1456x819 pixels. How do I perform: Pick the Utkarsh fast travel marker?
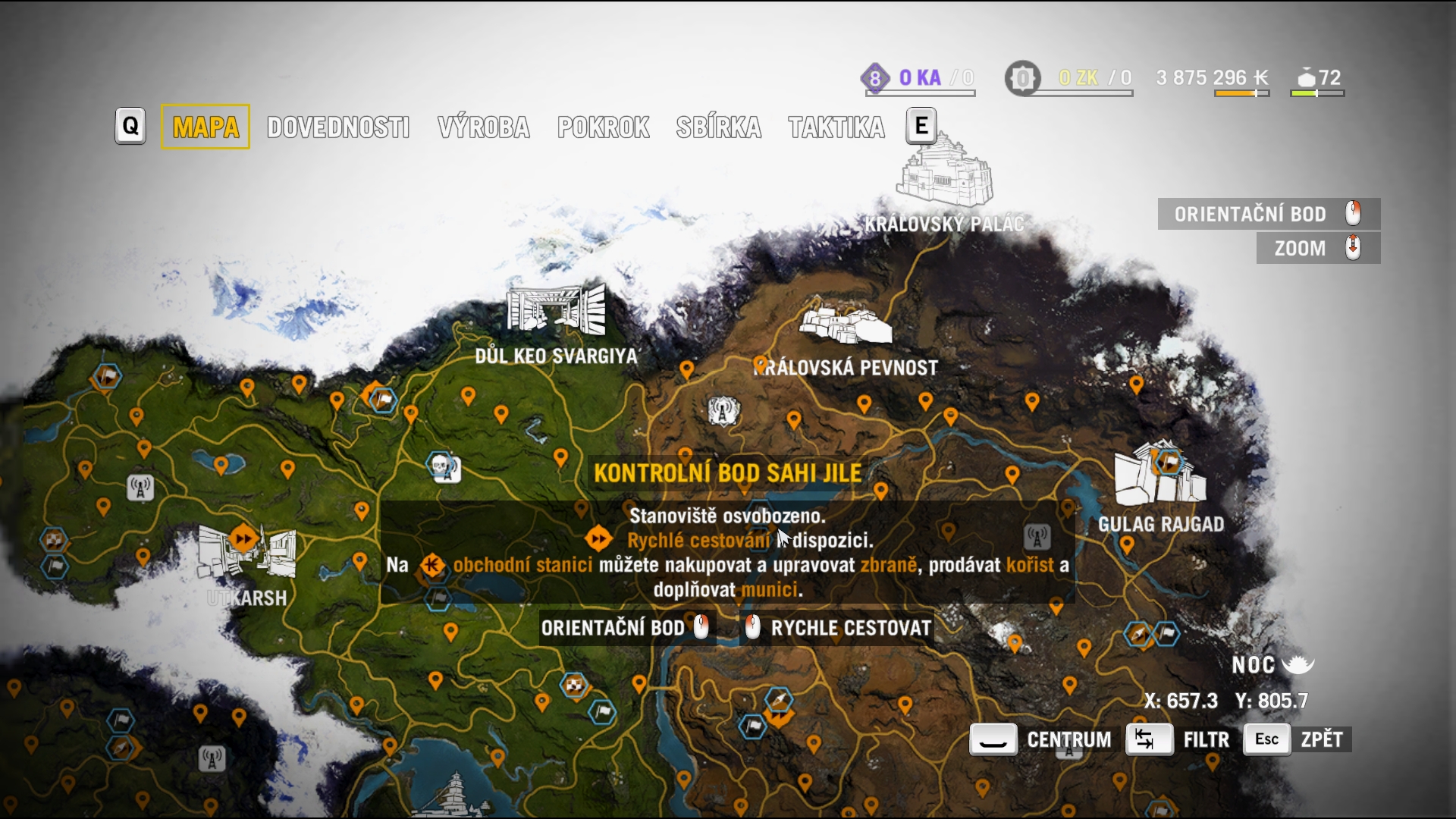coord(244,539)
